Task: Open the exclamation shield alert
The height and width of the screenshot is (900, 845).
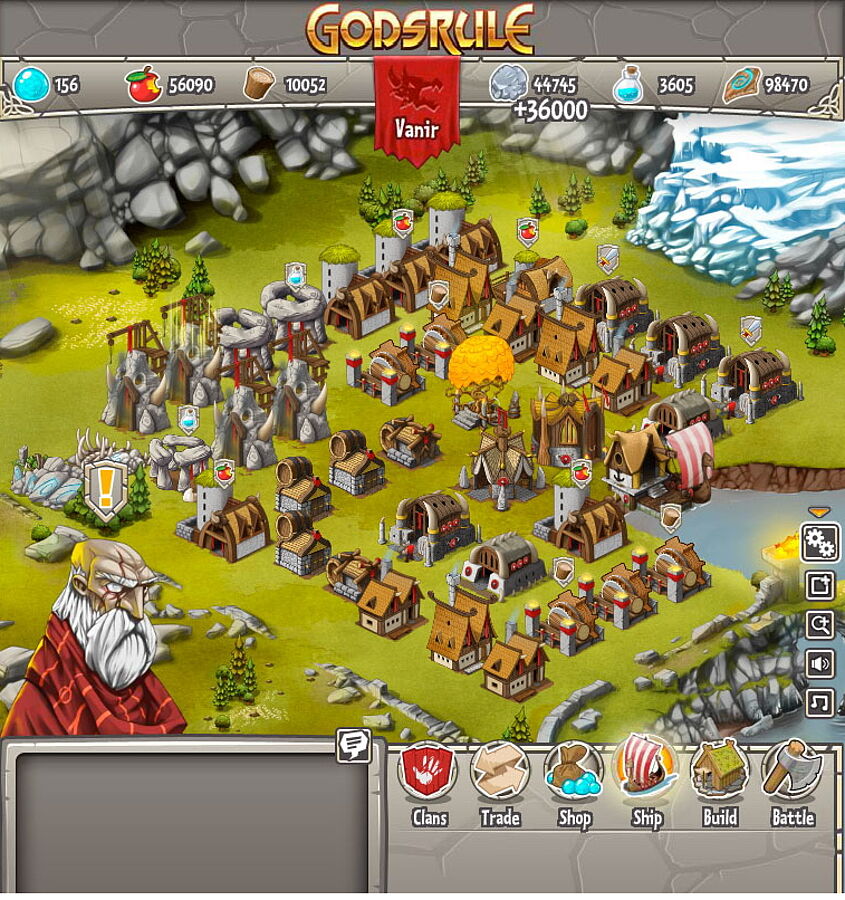Action: (x=103, y=491)
